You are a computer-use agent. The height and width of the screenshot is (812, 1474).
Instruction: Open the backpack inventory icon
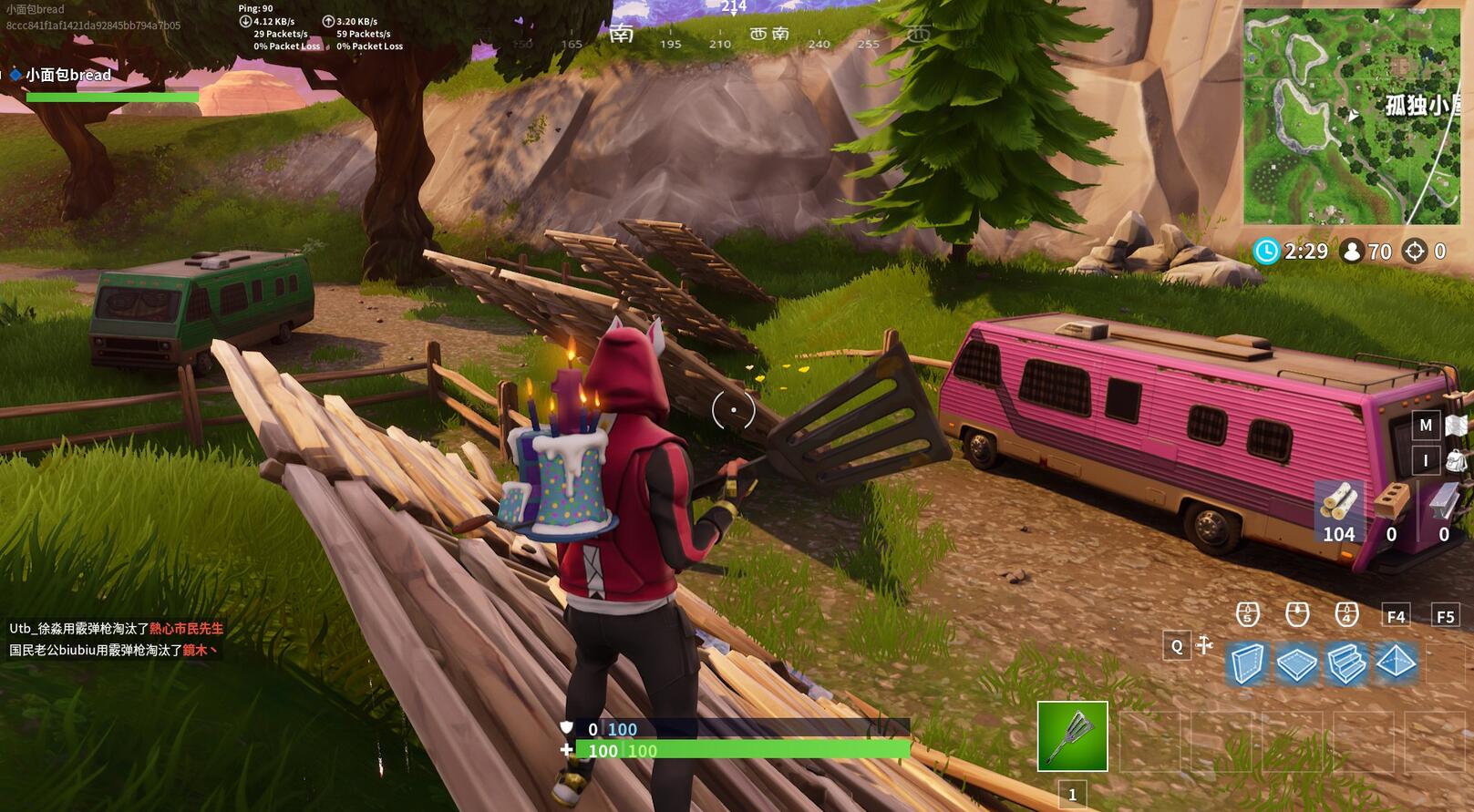point(1457,460)
